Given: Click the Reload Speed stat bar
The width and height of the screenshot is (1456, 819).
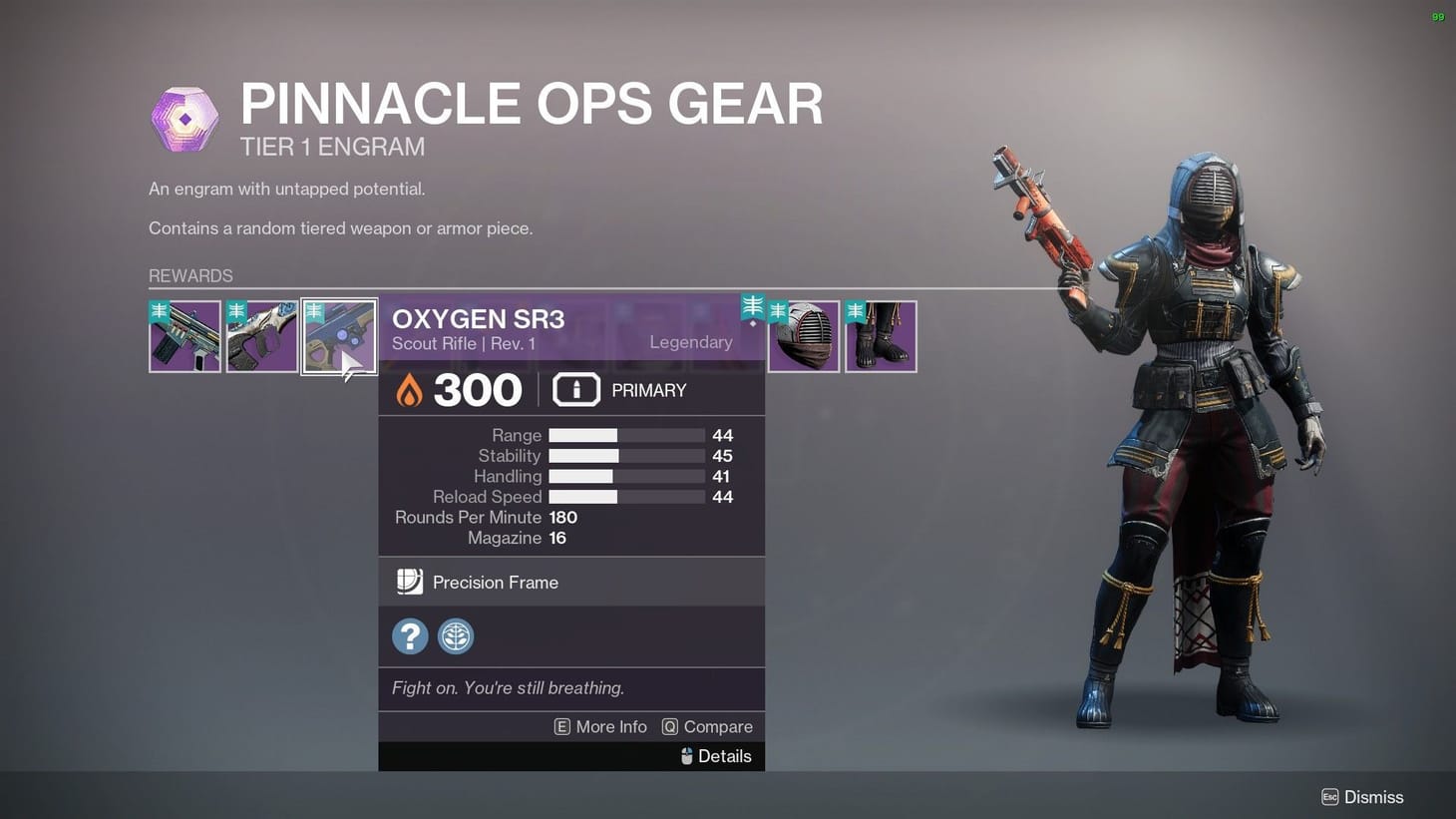Looking at the screenshot, I should tap(626, 497).
